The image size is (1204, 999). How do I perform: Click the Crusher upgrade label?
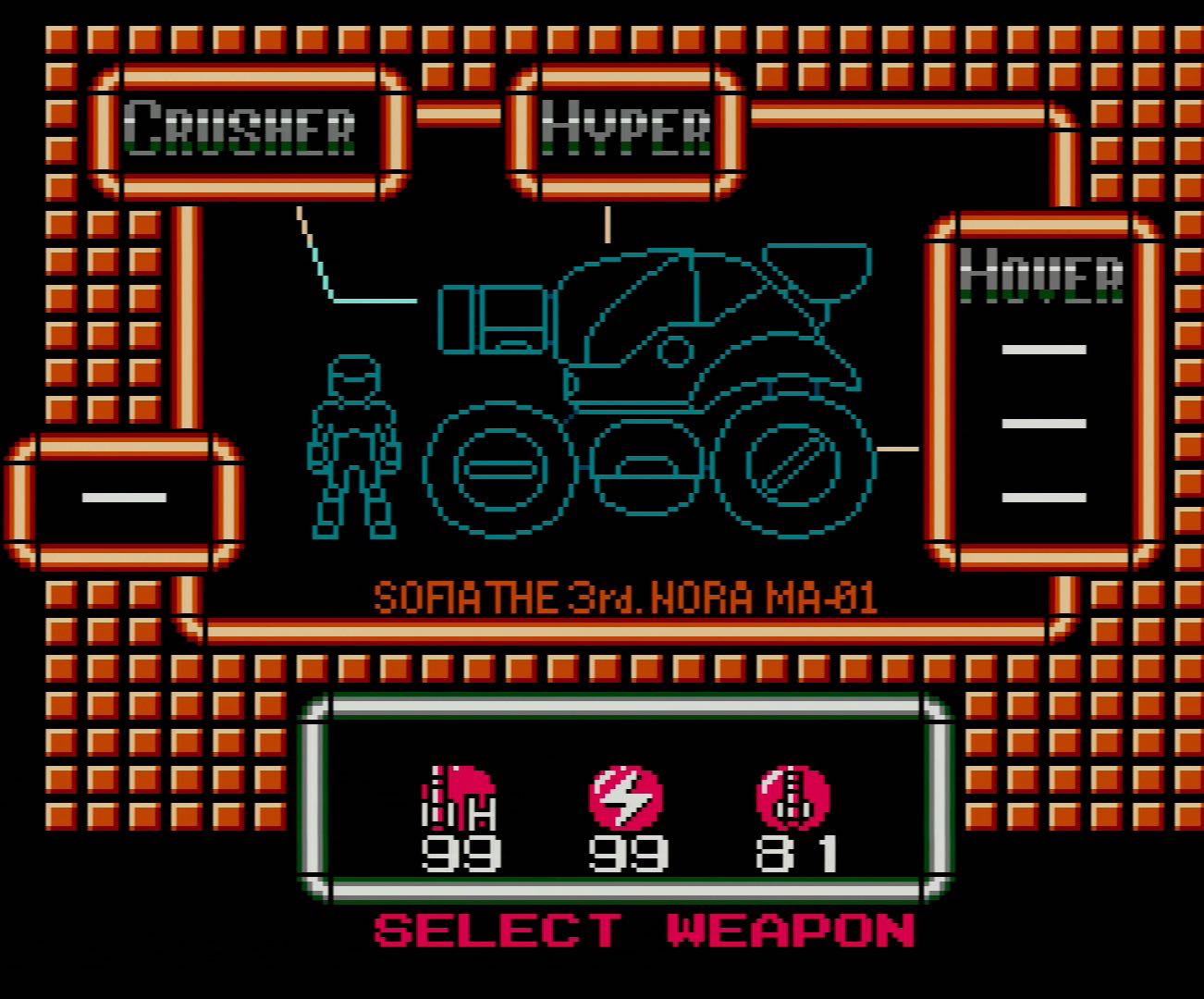click(x=240, y=128)
